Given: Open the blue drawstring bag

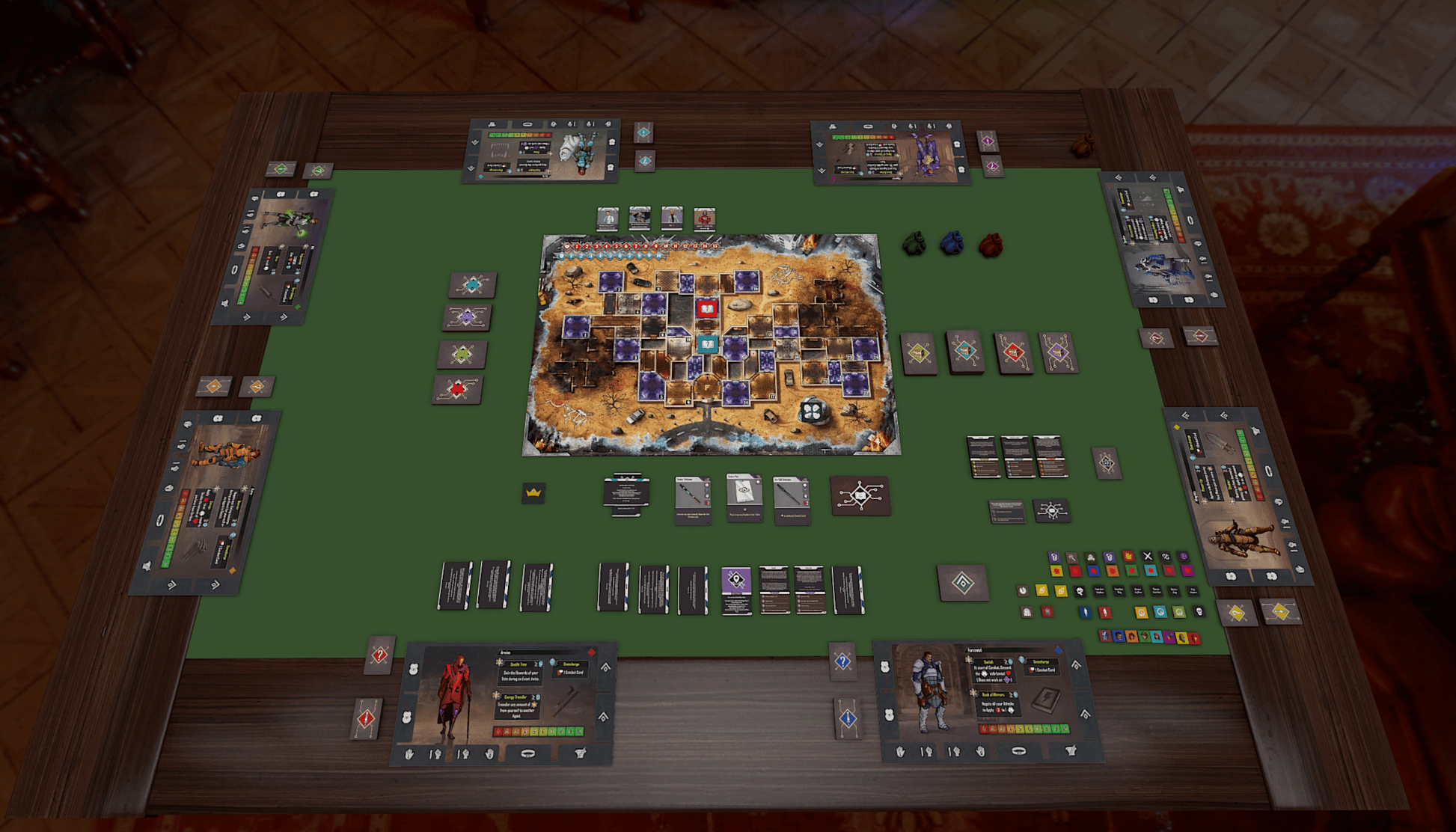Looking at the screenshot, I should (951, 244).
